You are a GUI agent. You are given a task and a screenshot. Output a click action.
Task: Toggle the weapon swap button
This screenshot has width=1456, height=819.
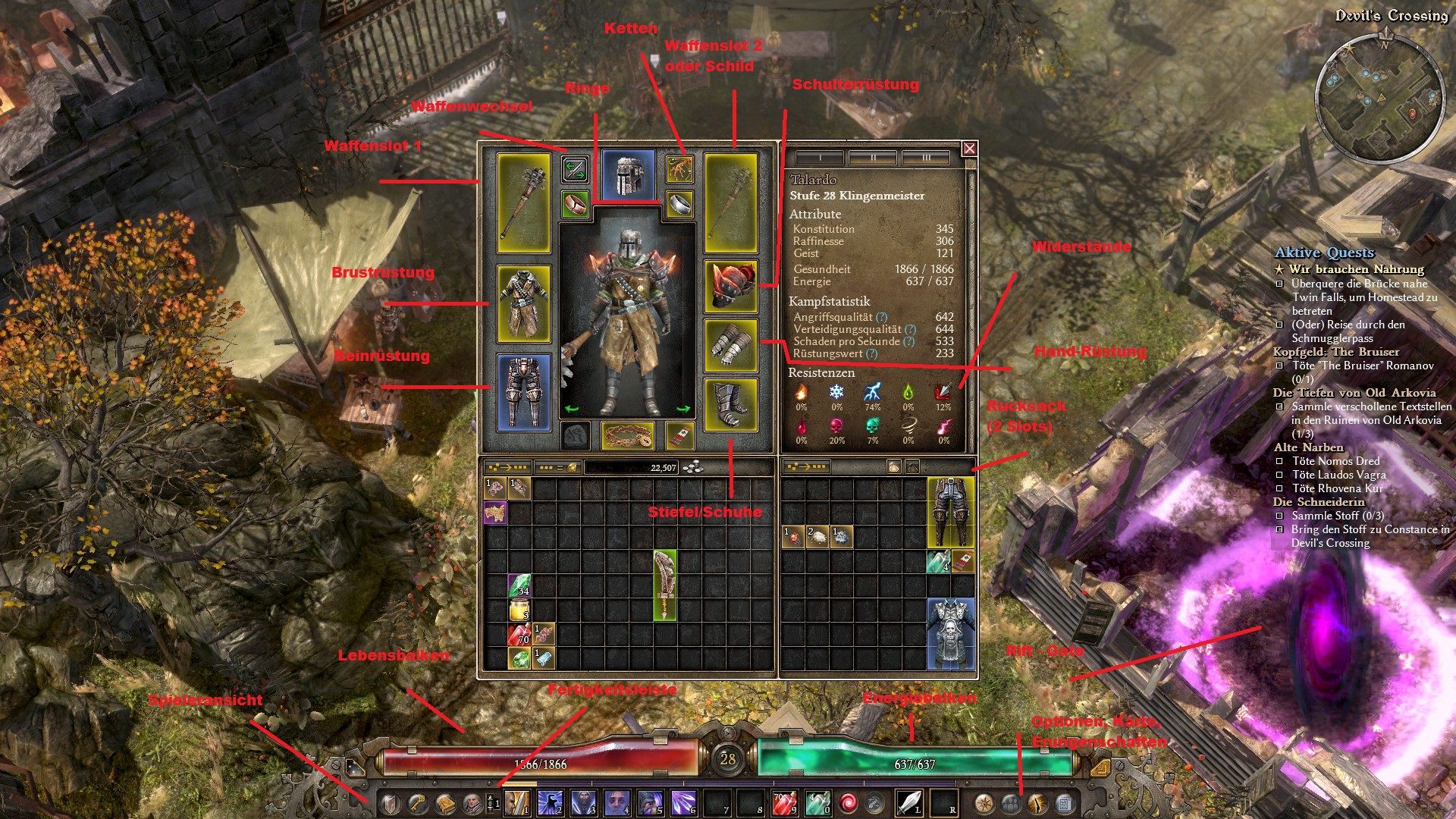click(x=575, y=169)
